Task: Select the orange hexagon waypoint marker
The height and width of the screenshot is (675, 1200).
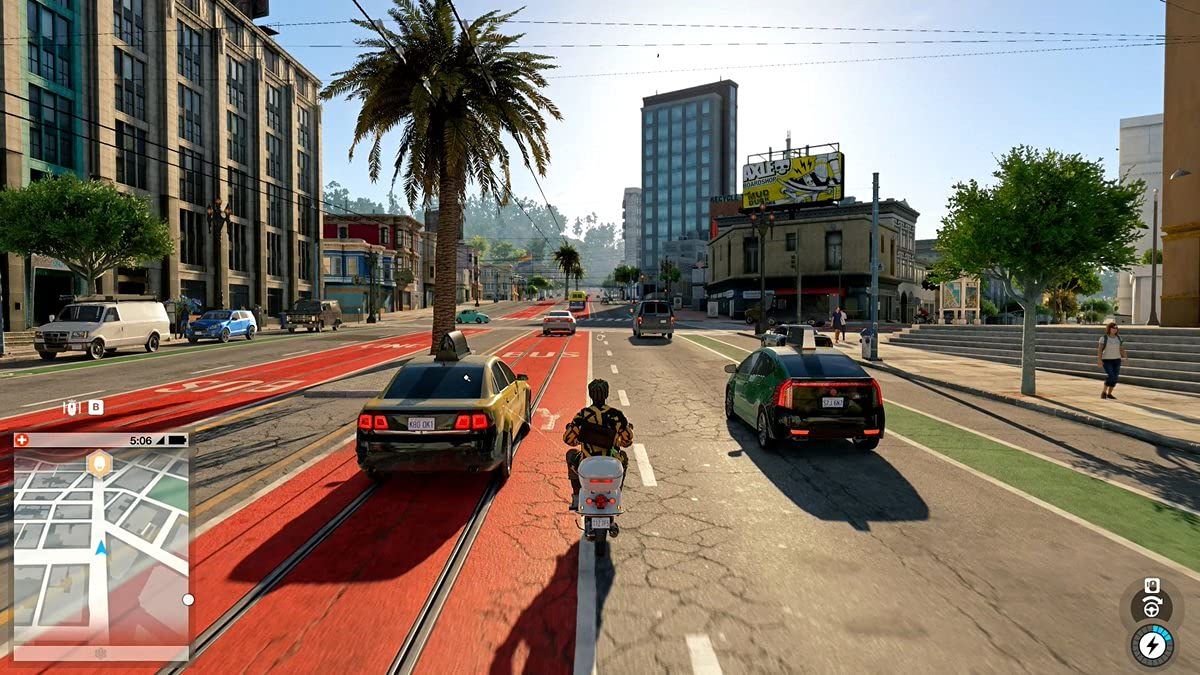Action: (x=98, y=463)
